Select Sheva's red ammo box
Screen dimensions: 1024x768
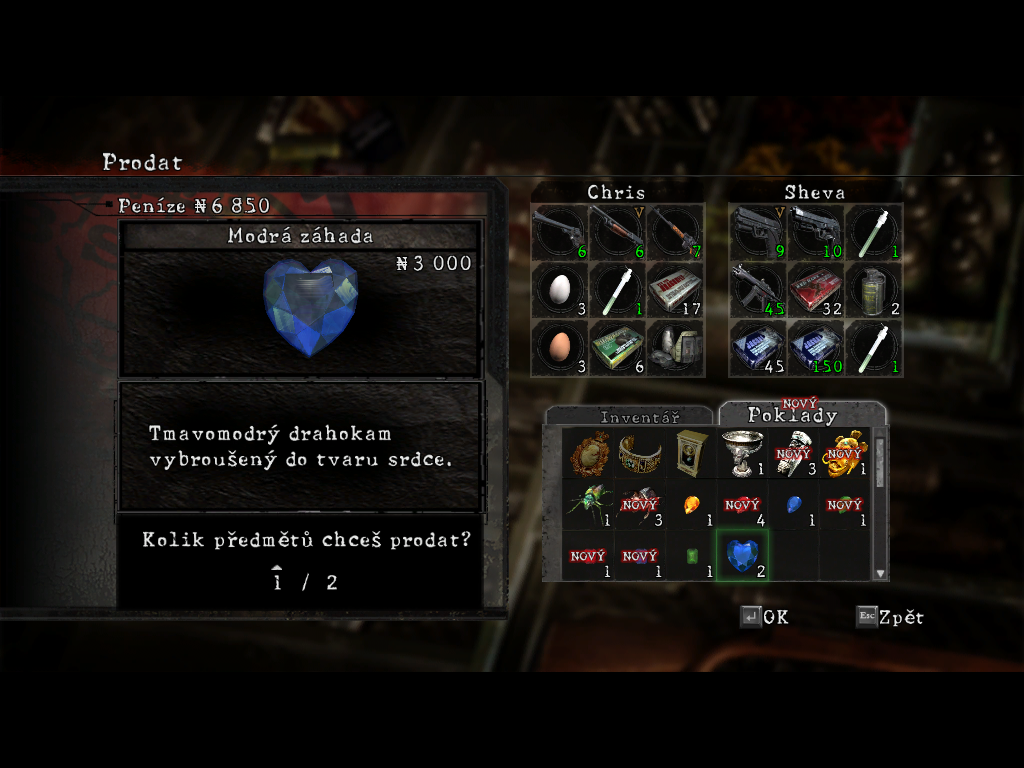(x=815, y=290)
